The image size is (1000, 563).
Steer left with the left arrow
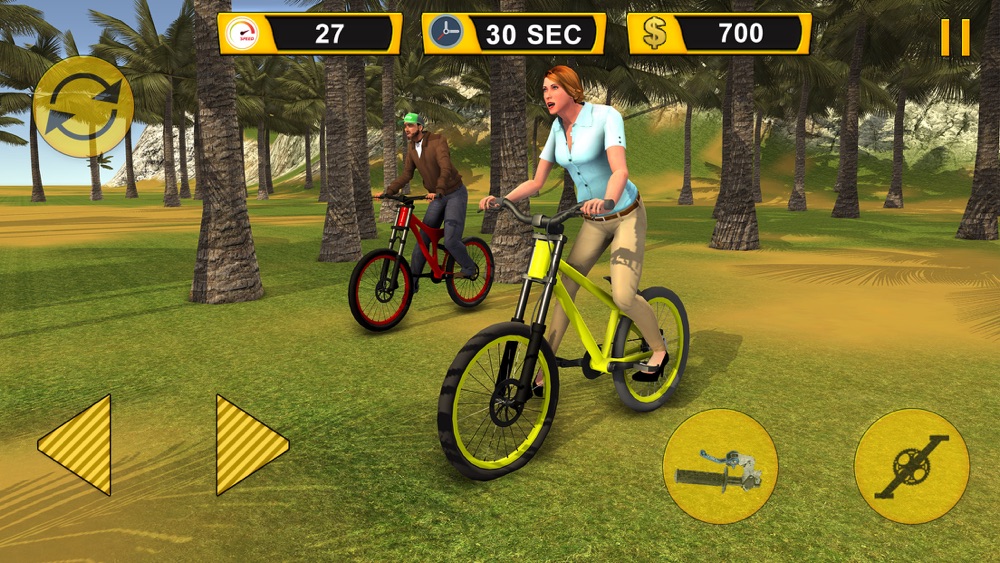[x=77, y=444]
